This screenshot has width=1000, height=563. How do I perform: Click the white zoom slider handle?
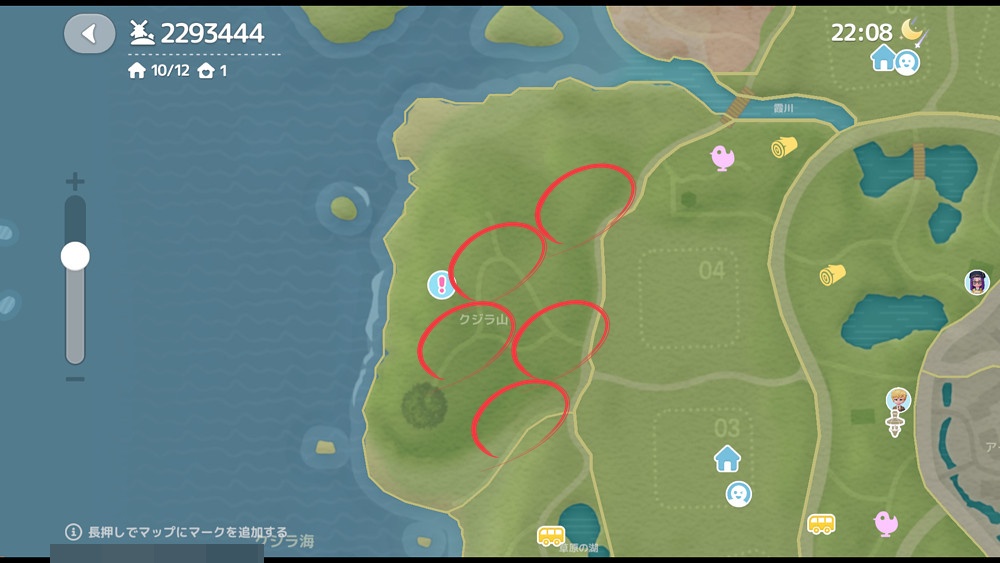[x=75, y=257]
